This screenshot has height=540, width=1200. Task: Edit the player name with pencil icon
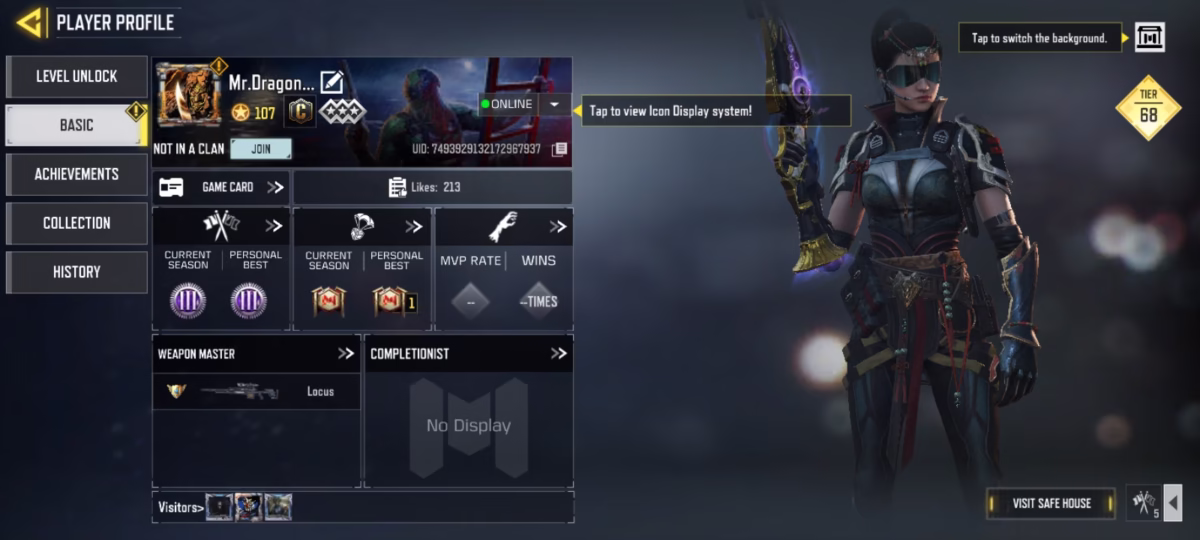(331, 83)
